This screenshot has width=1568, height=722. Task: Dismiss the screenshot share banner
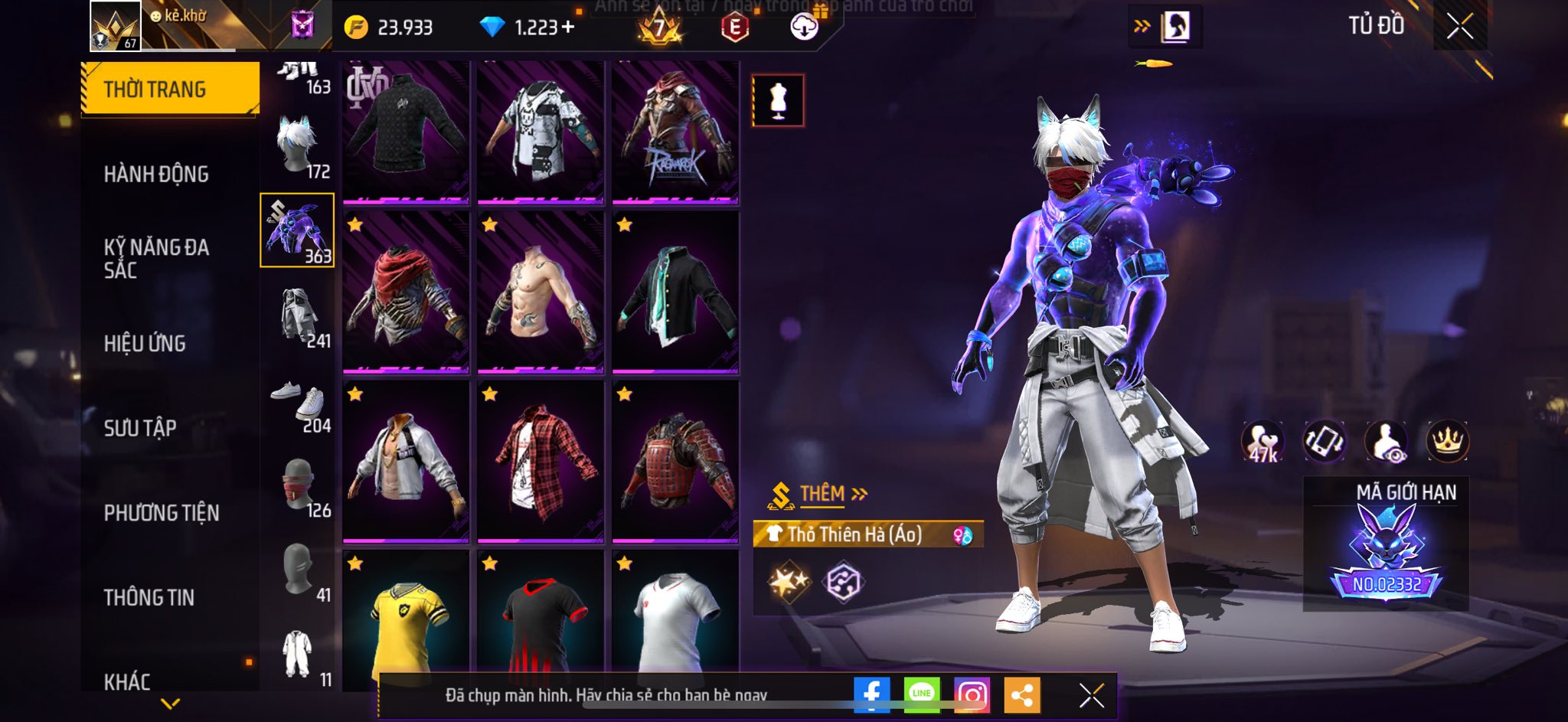tap(1091, 695)
